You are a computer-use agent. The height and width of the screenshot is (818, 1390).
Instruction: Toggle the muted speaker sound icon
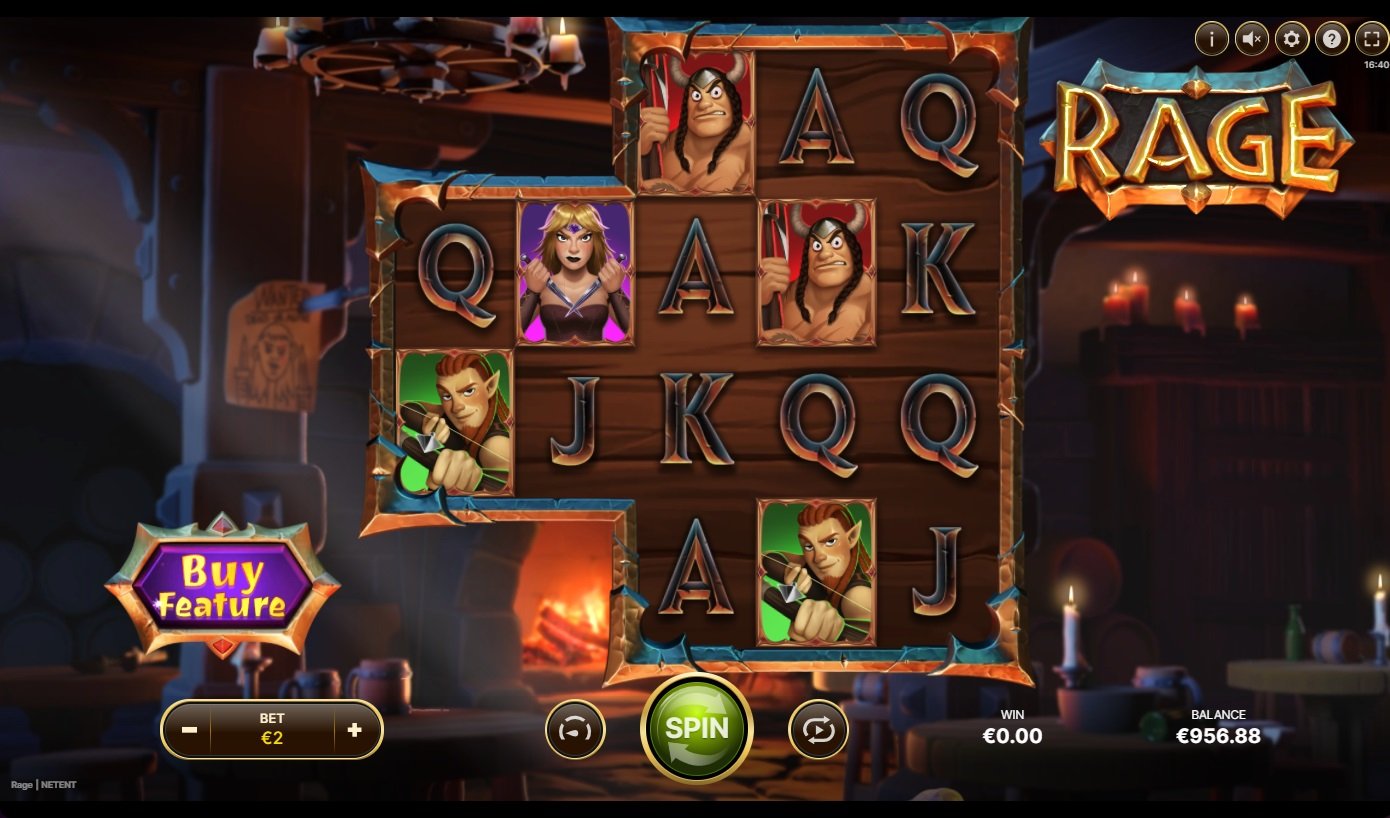[1252, 39]
